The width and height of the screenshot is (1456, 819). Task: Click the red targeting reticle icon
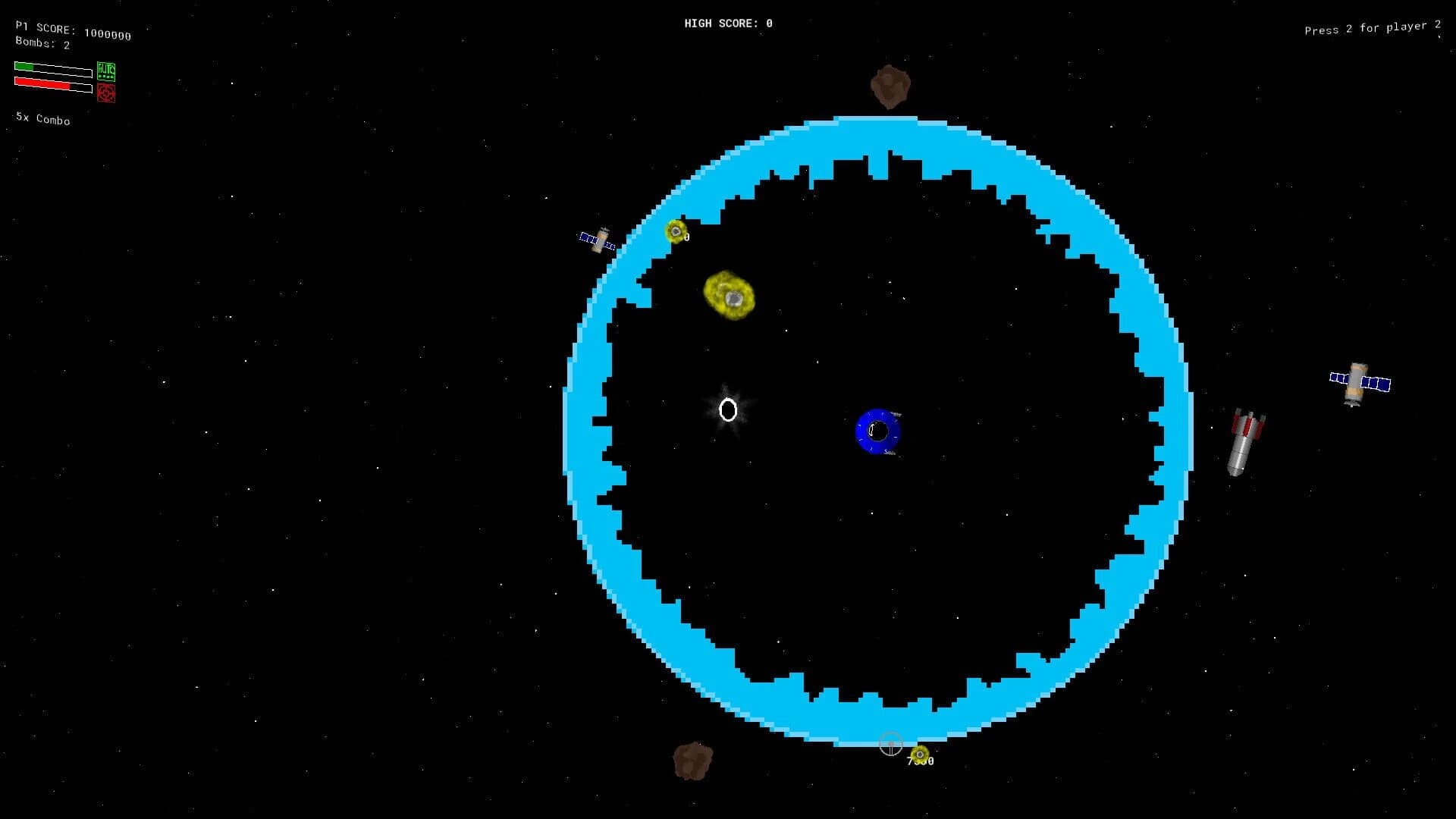pyautogui.click(x=106, y=93)
